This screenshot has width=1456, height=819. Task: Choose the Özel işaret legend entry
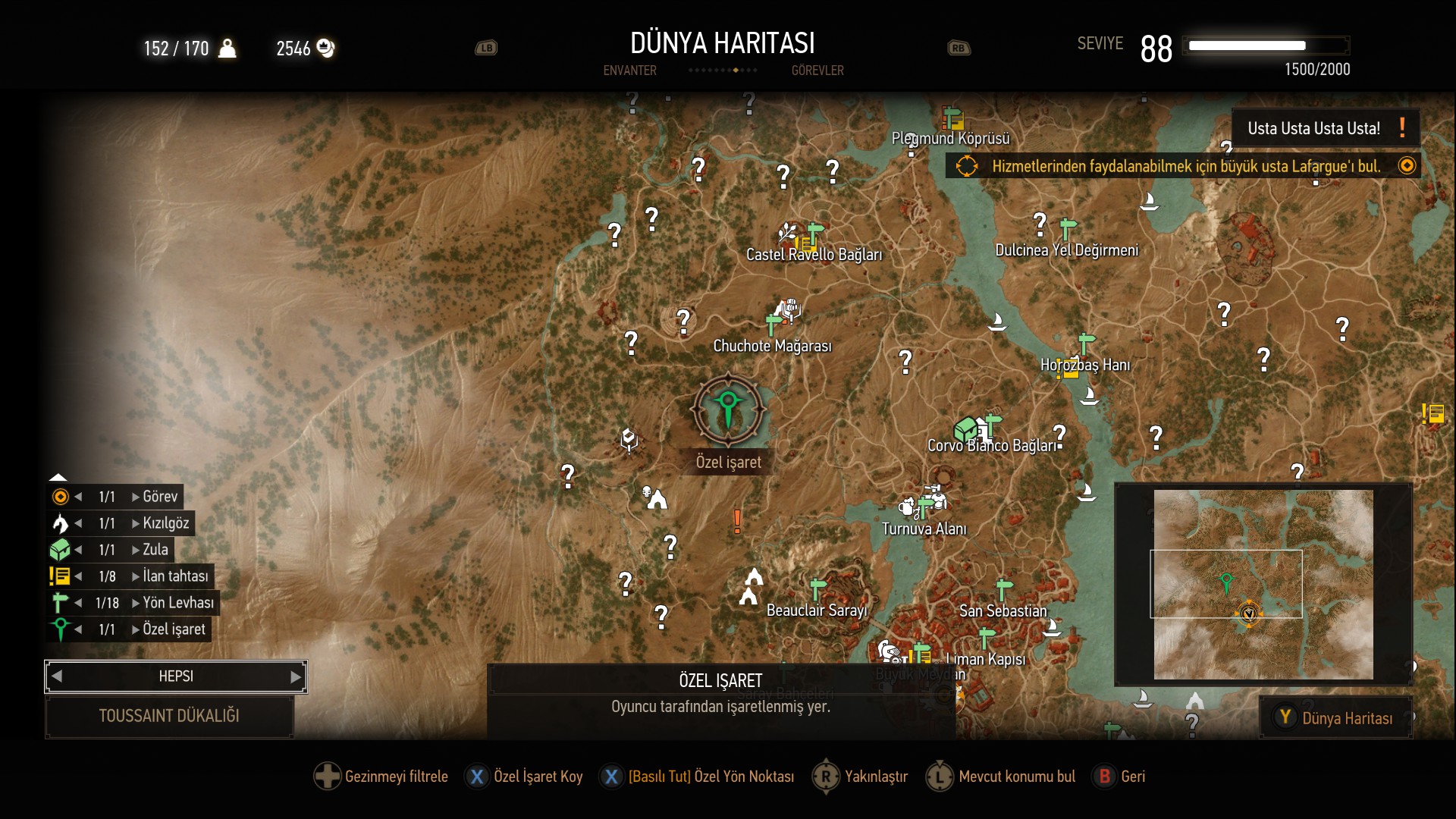click(173, 629)
